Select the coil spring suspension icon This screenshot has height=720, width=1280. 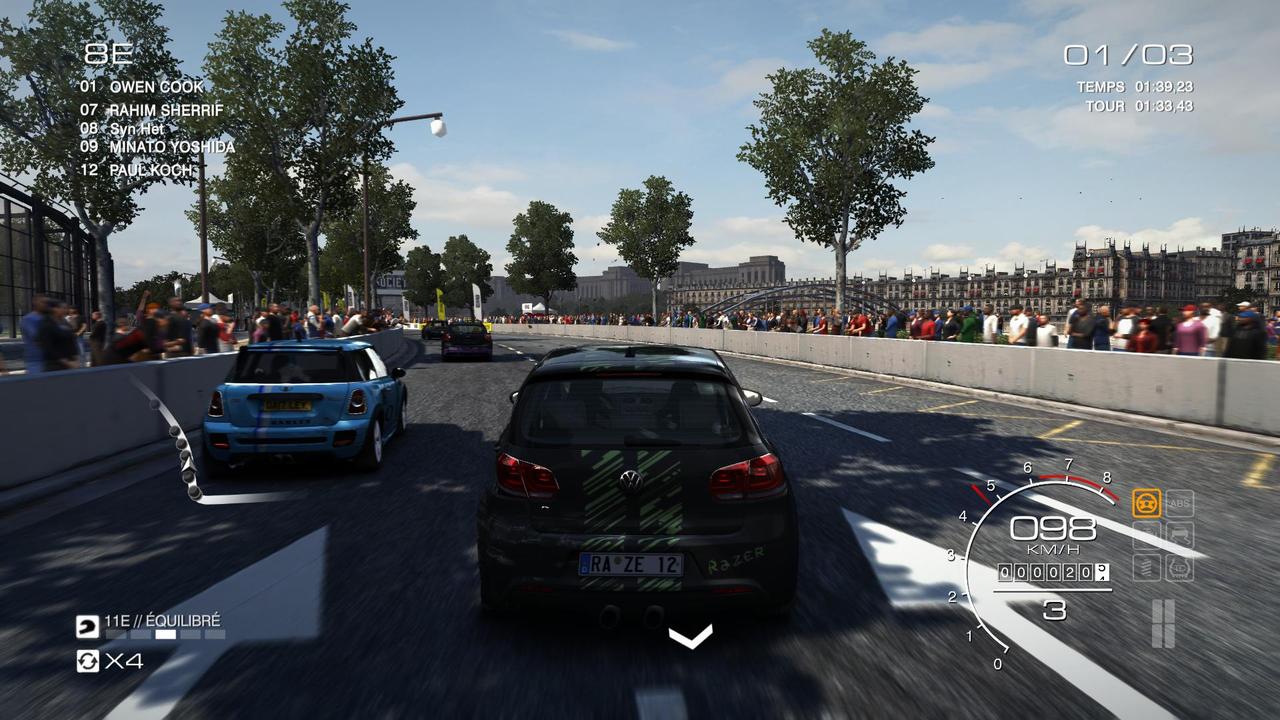1146,567
